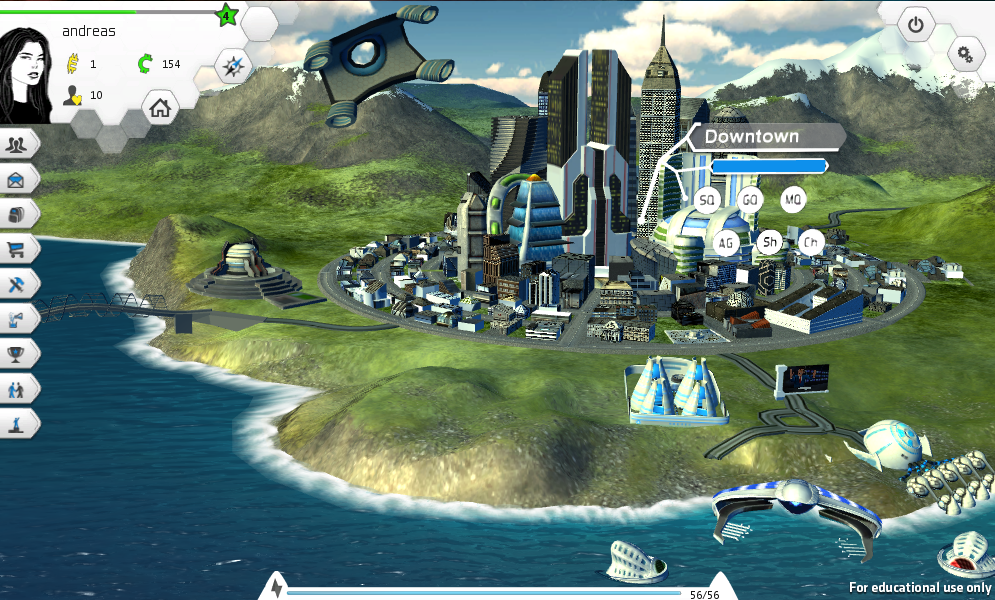Open the mail envelope sidebar tab
This screenshot has height=600, width=995.
[18, 179]
